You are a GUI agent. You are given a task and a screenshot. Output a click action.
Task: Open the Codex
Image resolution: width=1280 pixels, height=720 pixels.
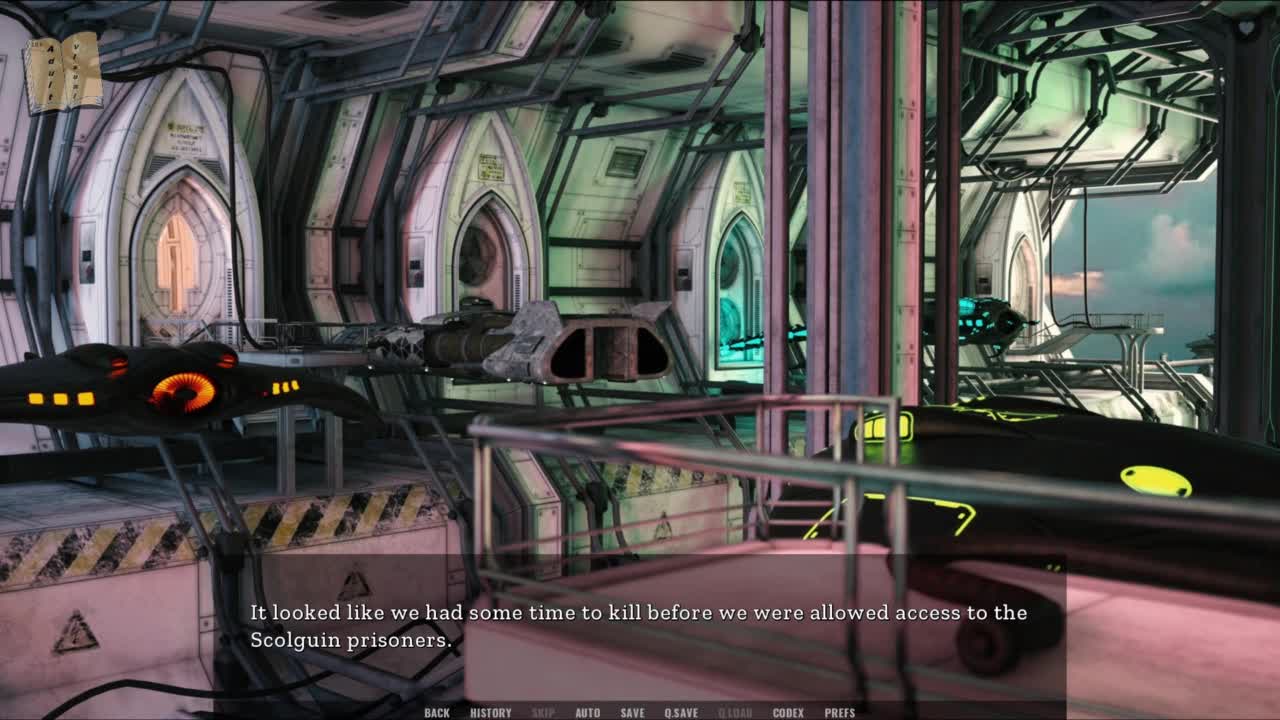tap(788, 713)
